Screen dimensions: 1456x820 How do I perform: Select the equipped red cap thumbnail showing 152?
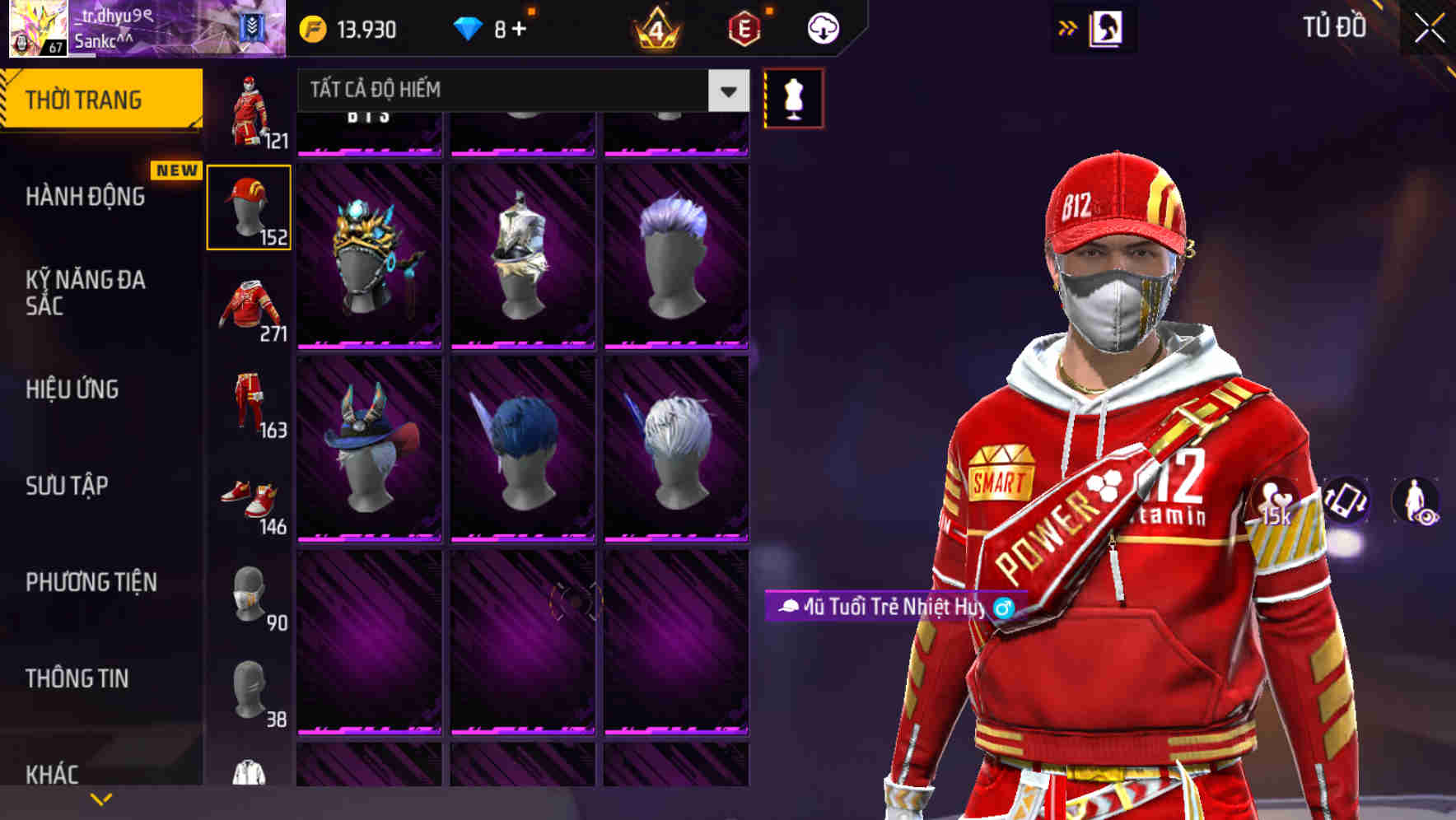(x=250, y=206)
